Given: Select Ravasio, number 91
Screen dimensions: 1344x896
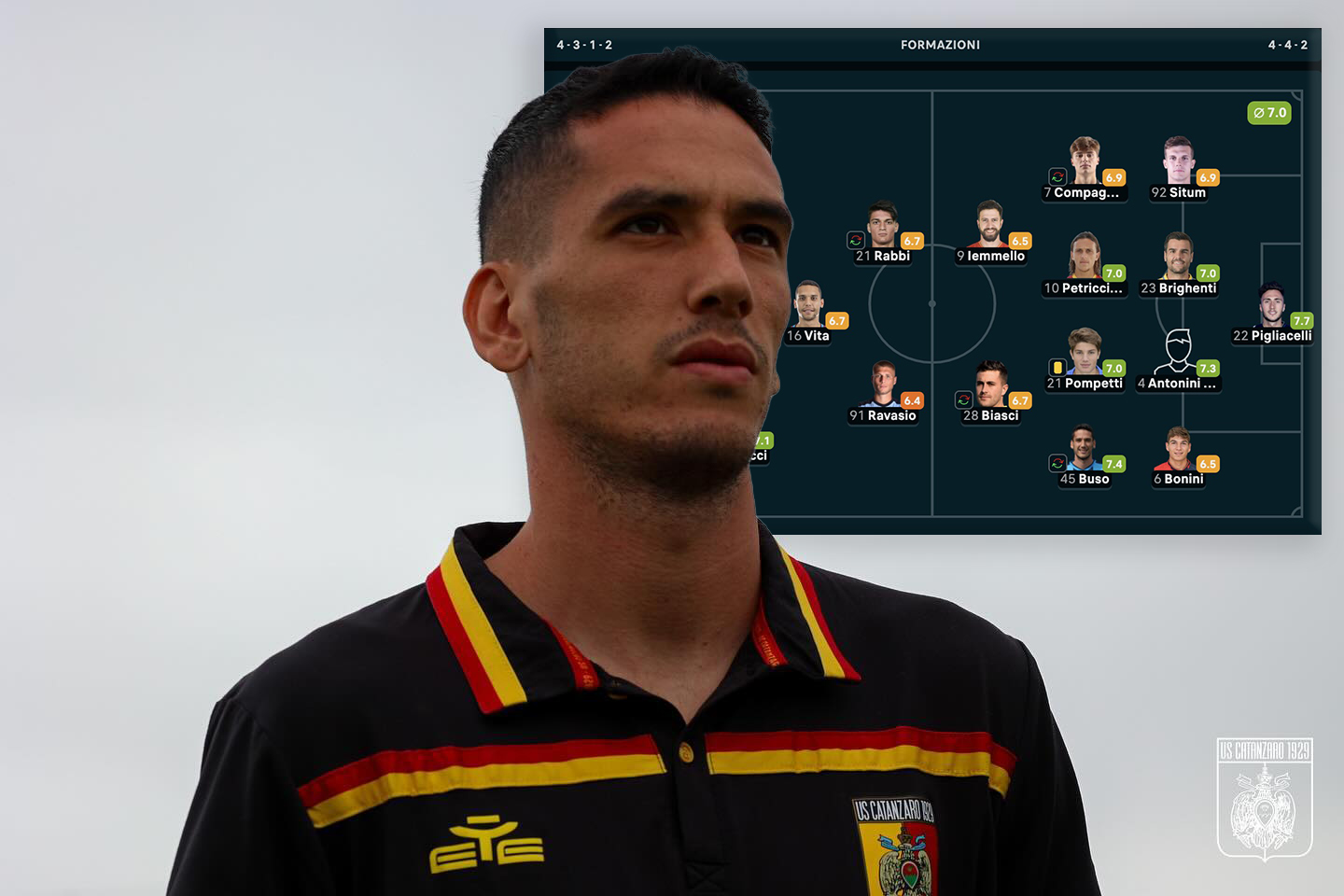Looking at the screenshot, I should pos(883,385).
